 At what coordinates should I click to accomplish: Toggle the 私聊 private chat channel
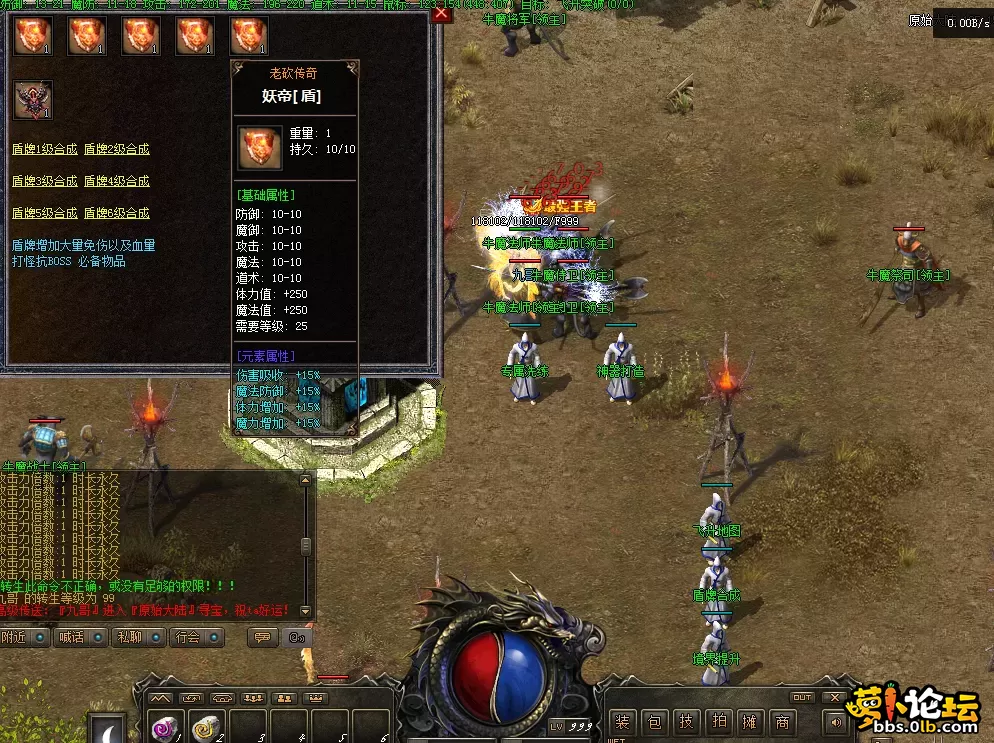point(138,636)
